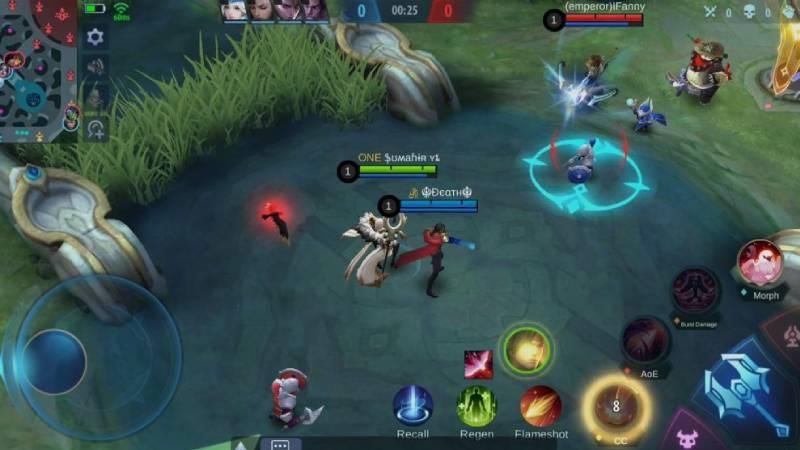Toggle the speaker sound icon

tap(96, 67)
